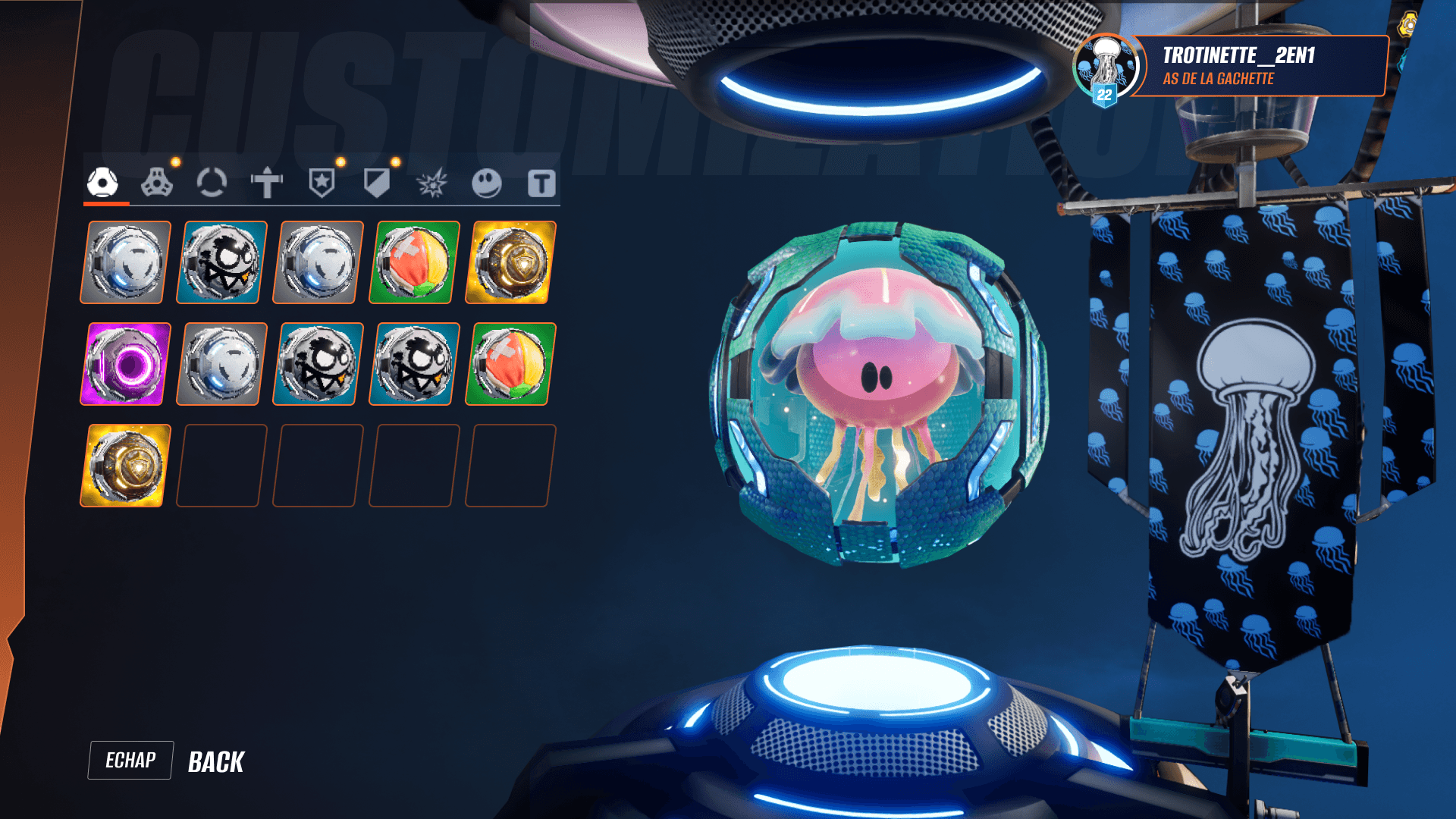Open the banner shield tab with notification dot
This screenshot has height=819, width=1456.
[377, 182]
